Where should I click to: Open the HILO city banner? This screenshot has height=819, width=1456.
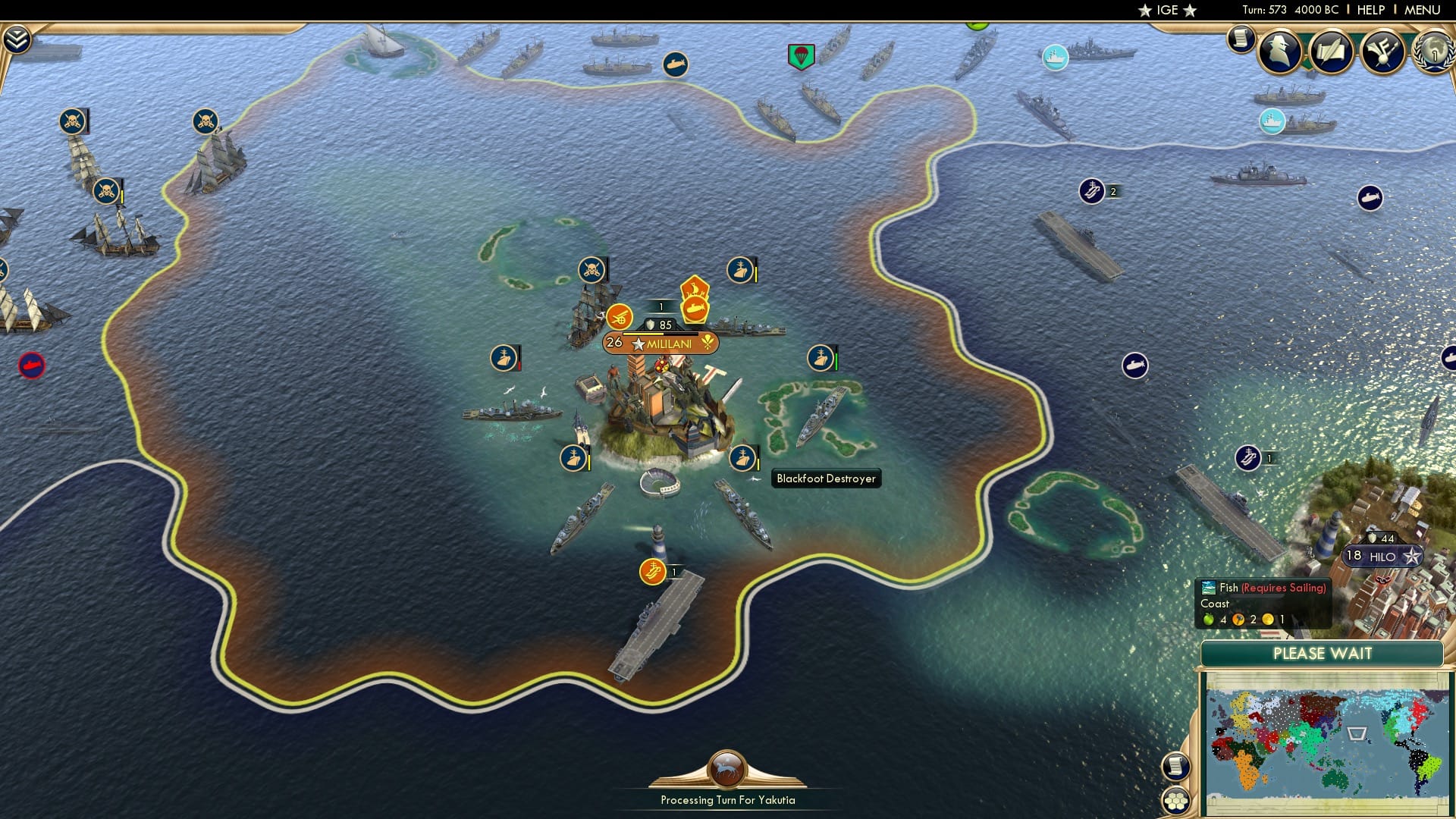coord(1382,556)
